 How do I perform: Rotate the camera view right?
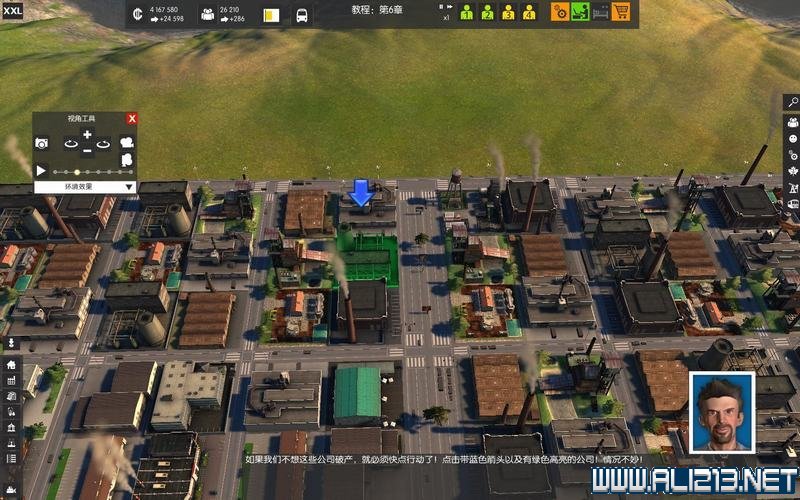[x=104, y=143]
